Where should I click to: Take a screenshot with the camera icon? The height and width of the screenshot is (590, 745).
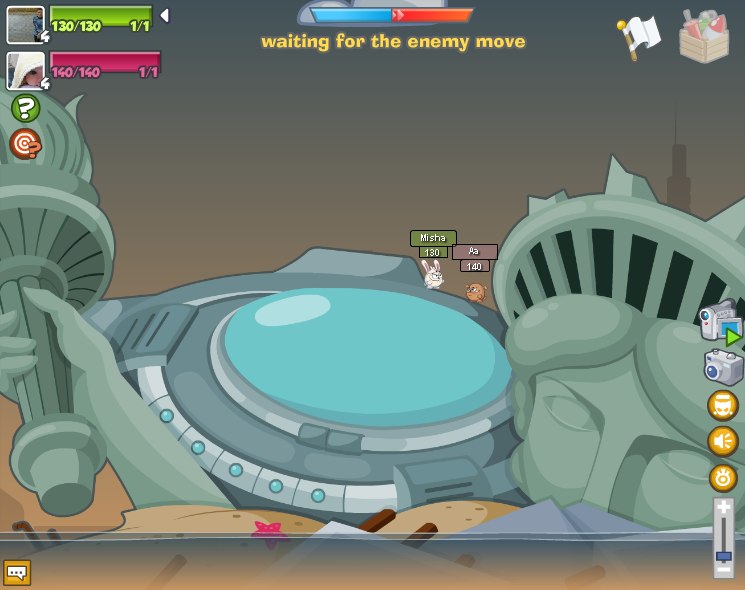(x=723, y=366)
